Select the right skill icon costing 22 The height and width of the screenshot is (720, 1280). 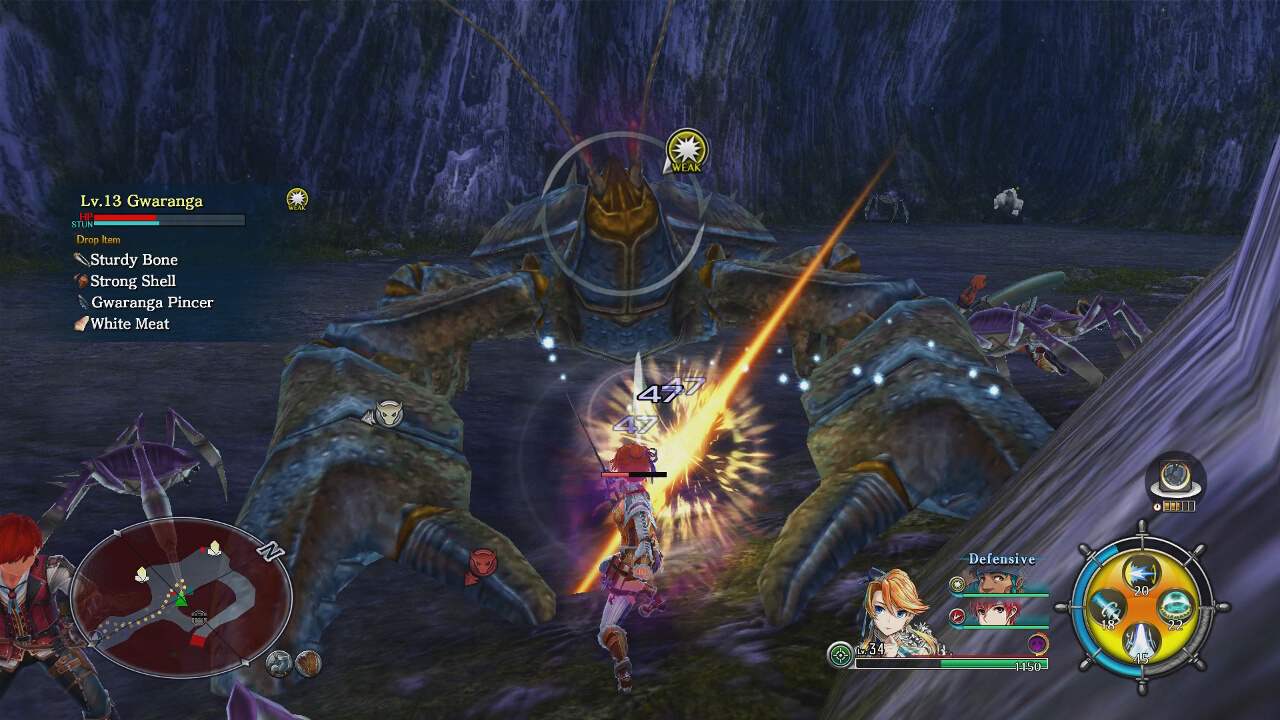click(x=1174, y=607)
